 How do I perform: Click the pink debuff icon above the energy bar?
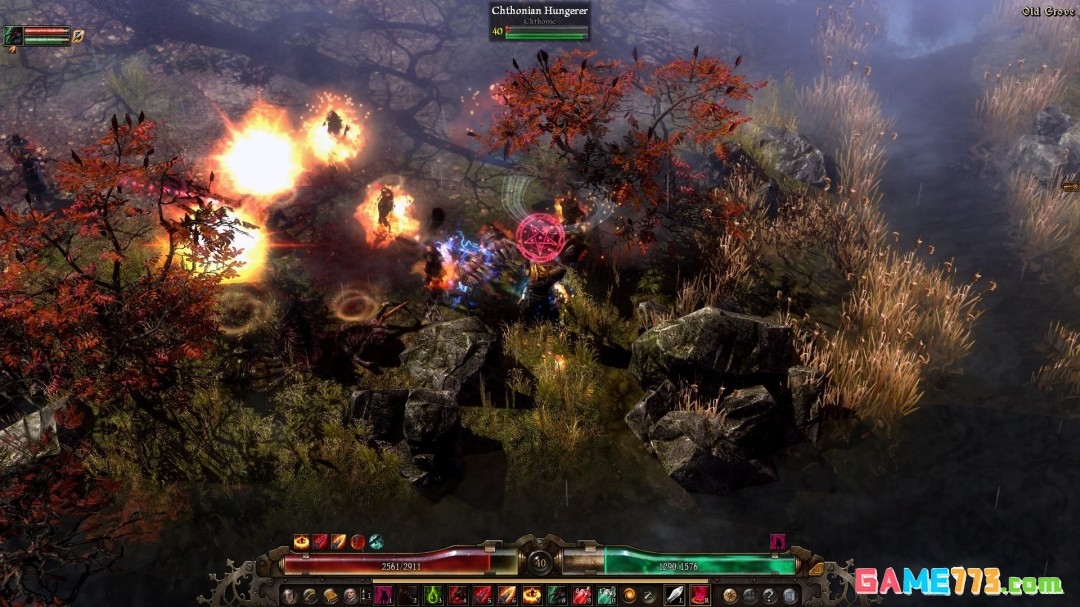(777, 542)
